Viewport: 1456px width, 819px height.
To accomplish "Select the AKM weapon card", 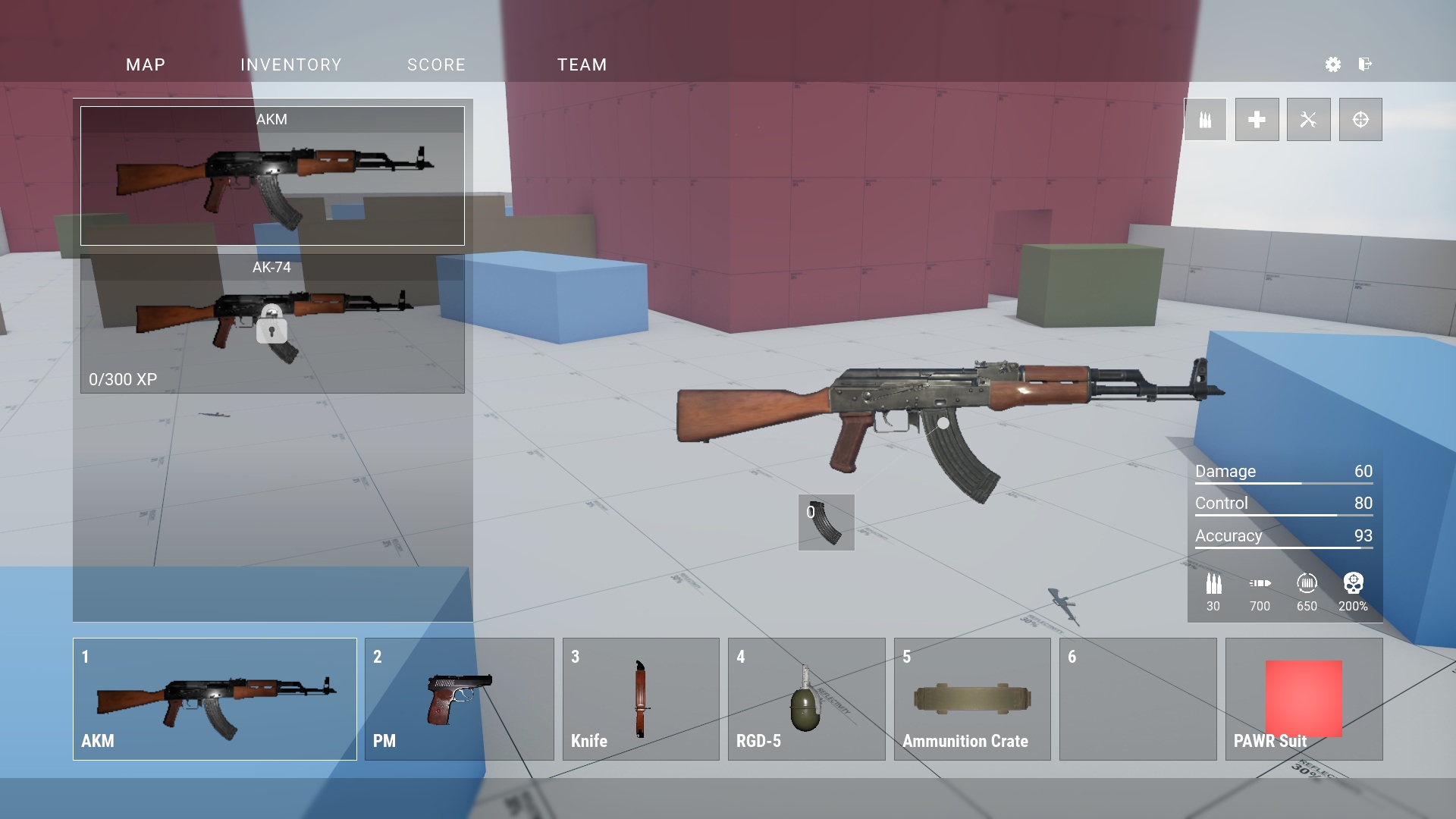I will (272, 176).
